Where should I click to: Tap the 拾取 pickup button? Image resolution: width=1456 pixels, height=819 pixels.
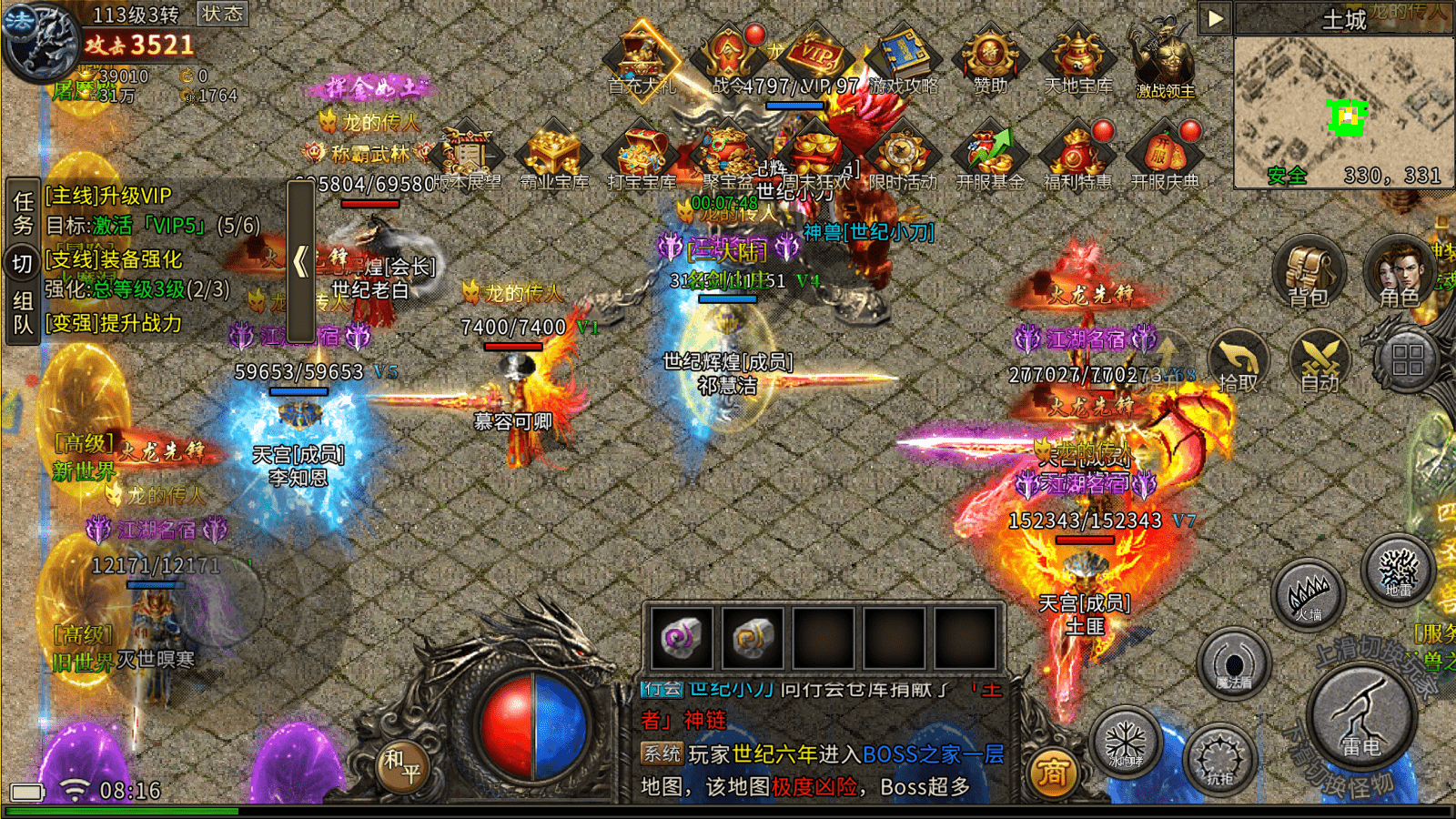[1238, 360]
